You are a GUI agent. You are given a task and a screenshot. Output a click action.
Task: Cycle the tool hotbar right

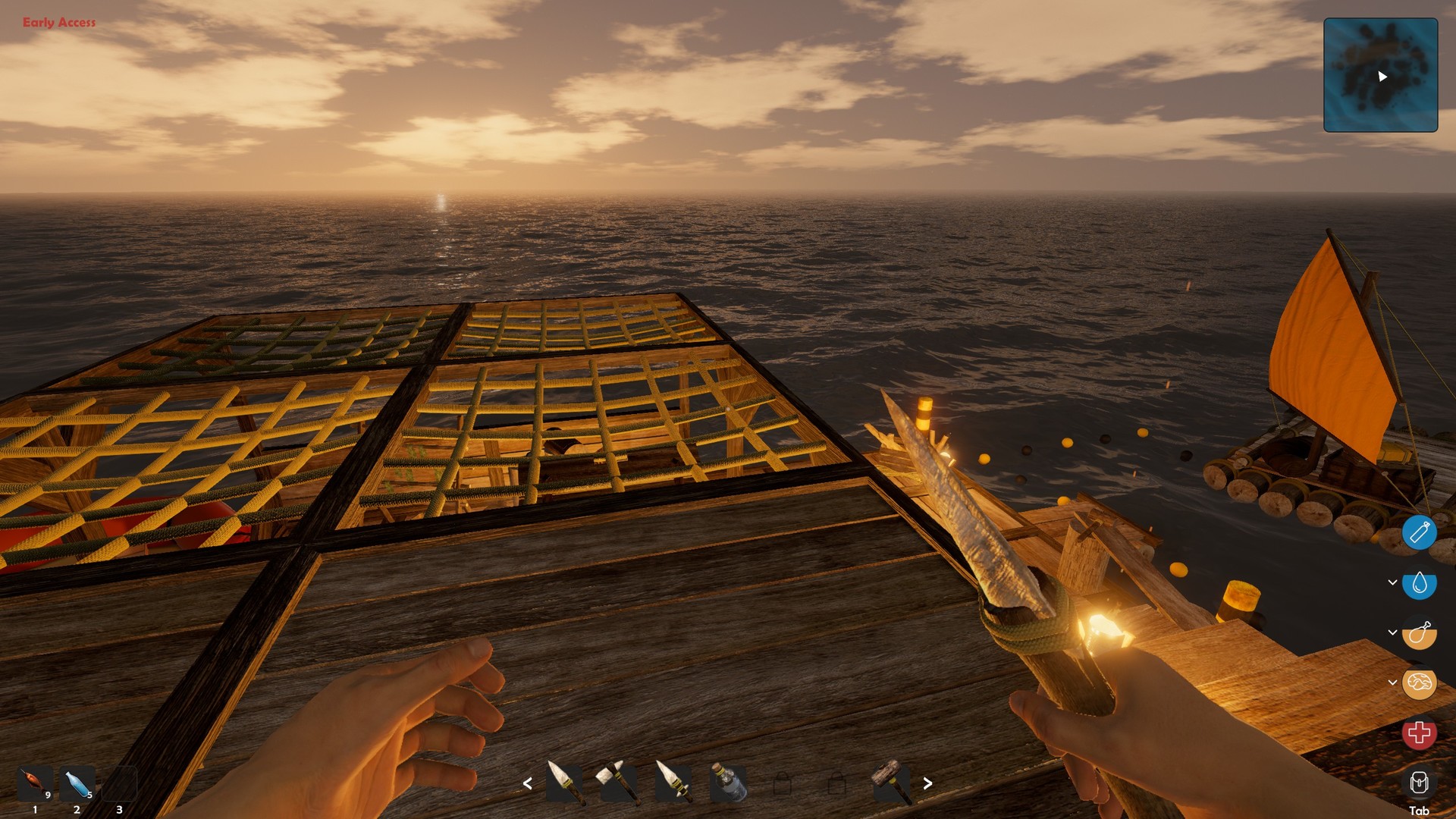927,783
